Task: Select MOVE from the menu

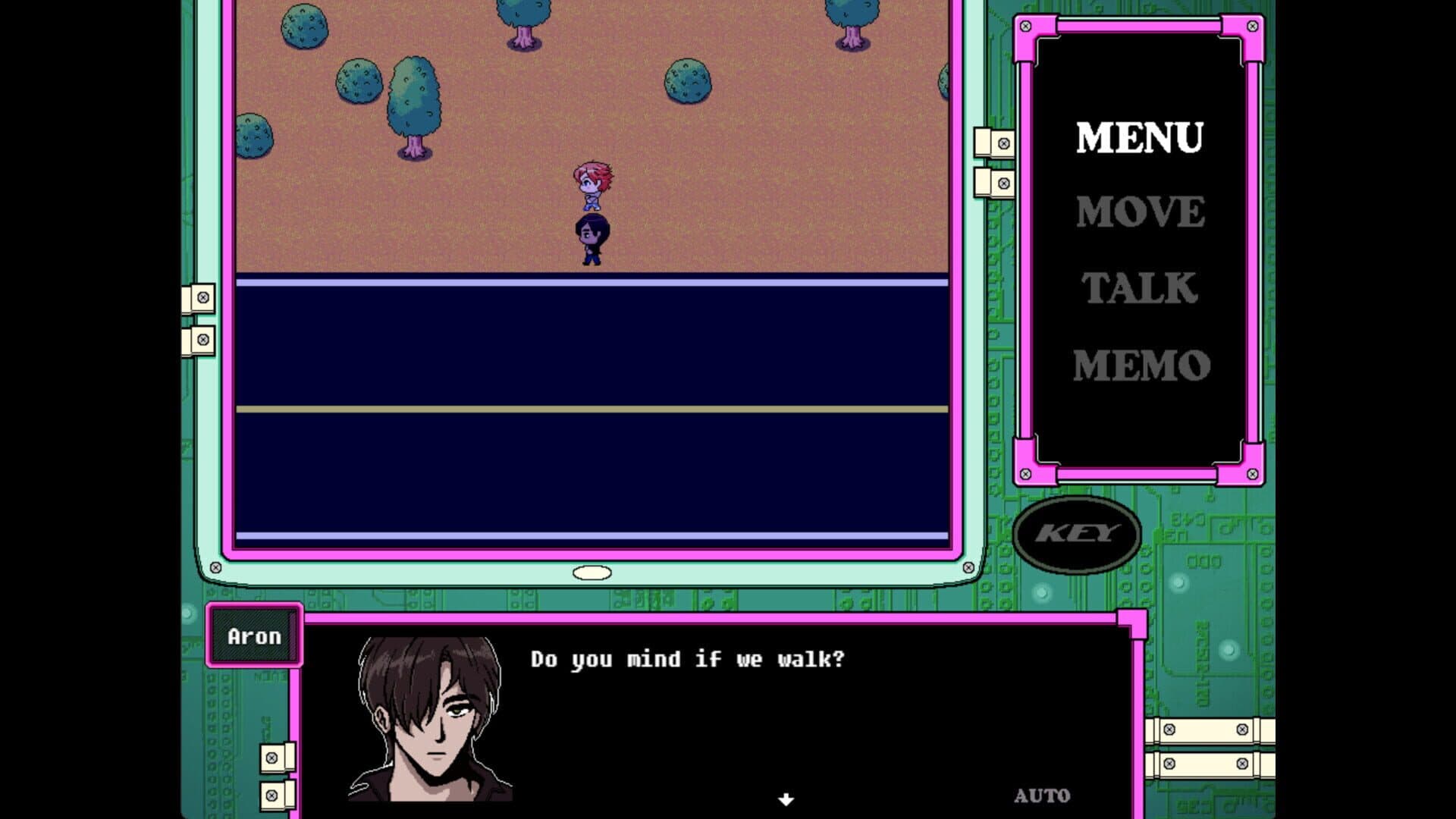Action: coord(1140,212)
